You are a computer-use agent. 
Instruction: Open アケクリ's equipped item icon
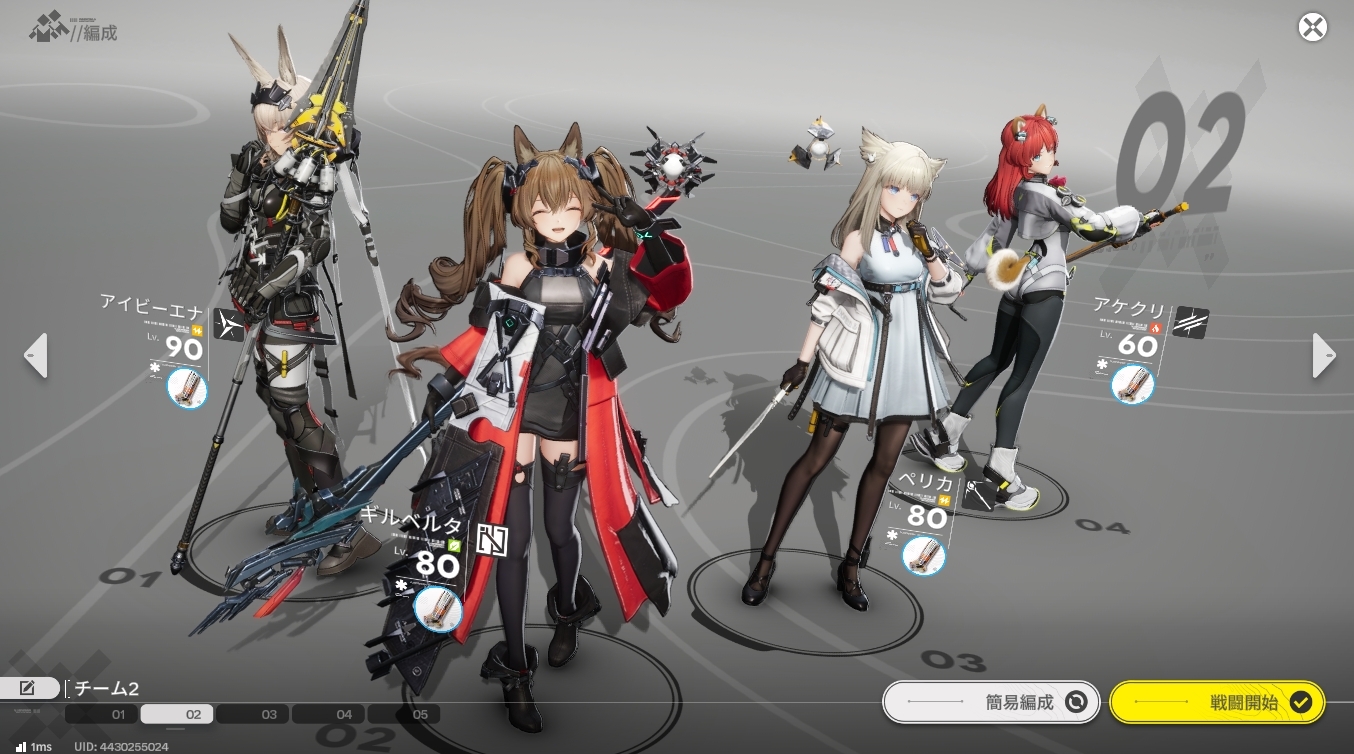click(1132, 384)
